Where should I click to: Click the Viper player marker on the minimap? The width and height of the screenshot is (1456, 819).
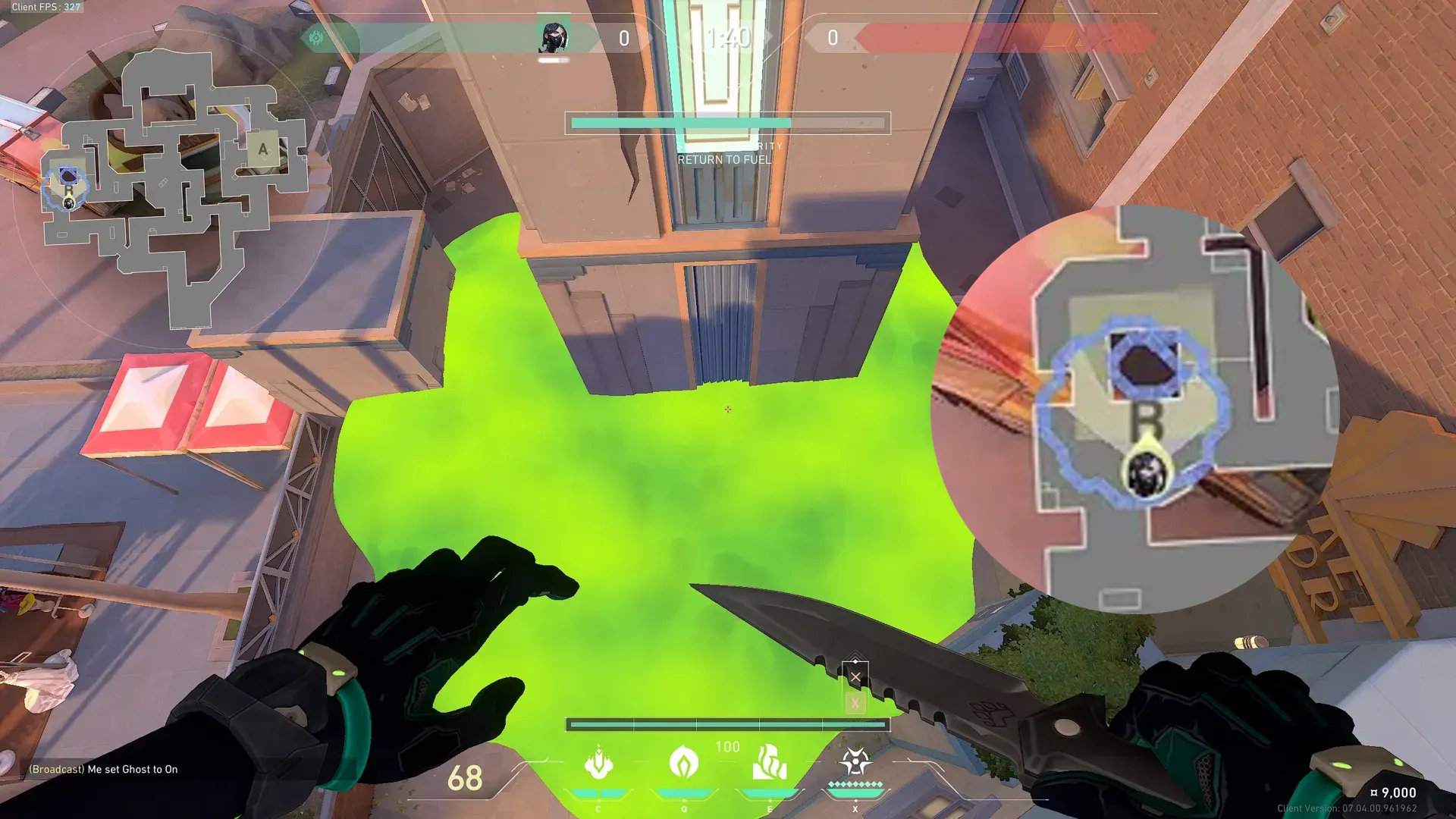point(69,202)
